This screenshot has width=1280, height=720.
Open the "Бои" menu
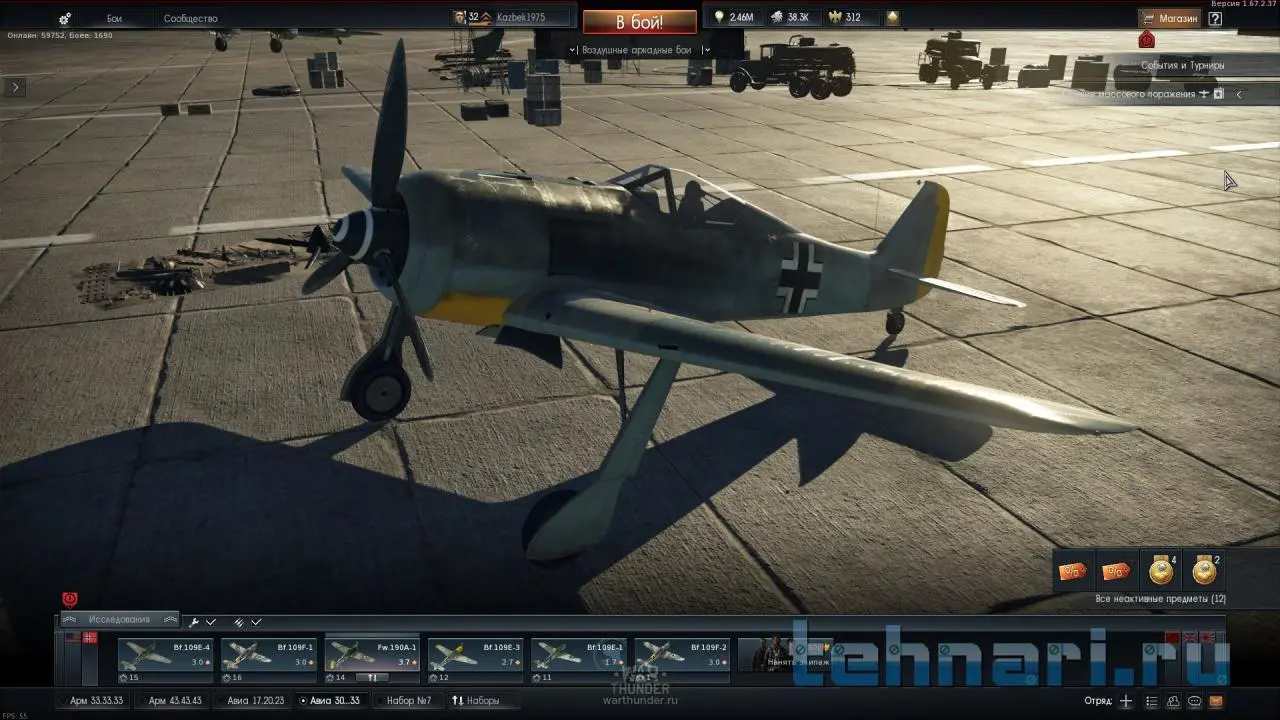[x=115, y=19]
